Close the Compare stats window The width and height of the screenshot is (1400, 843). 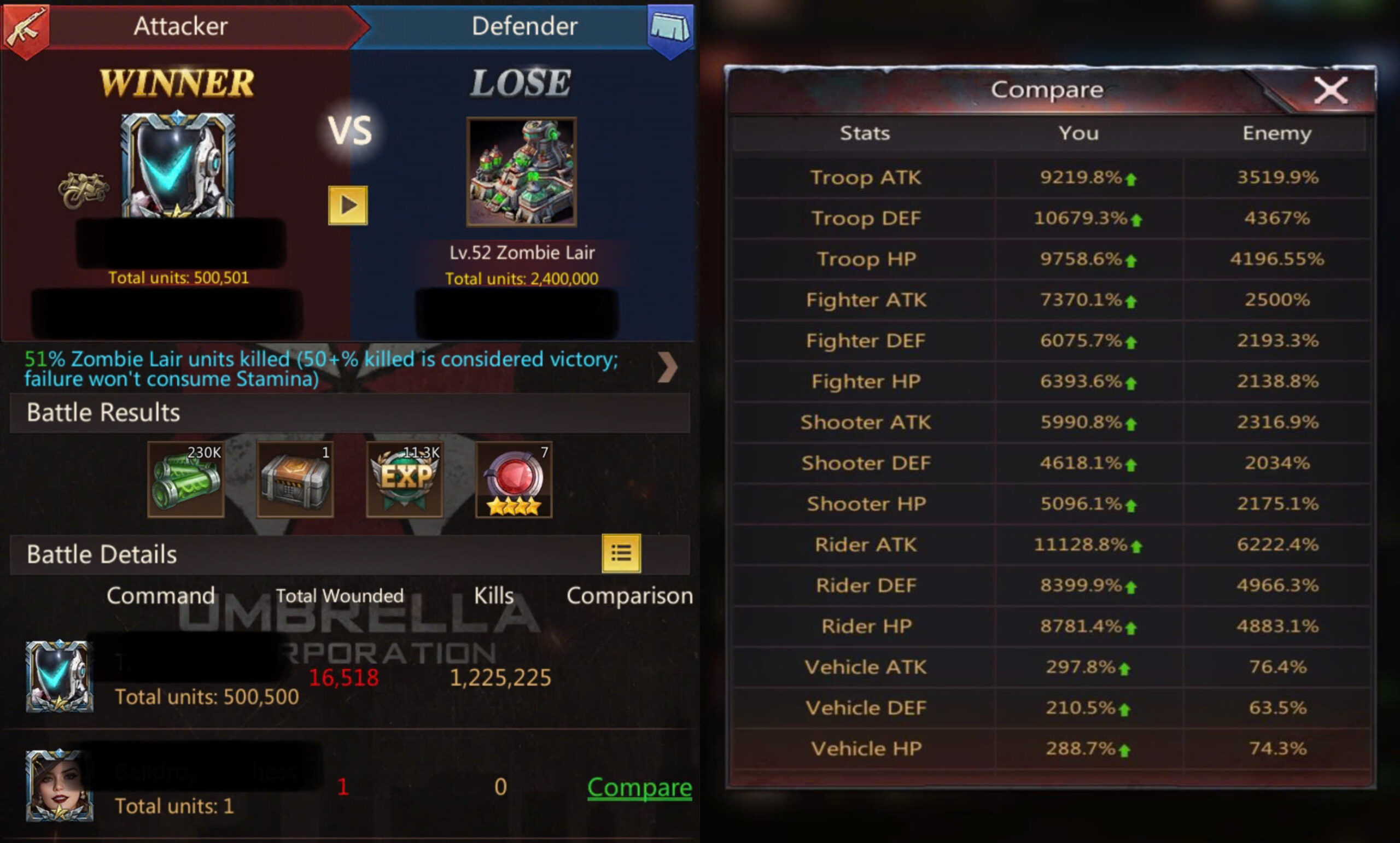(1329, 91)
